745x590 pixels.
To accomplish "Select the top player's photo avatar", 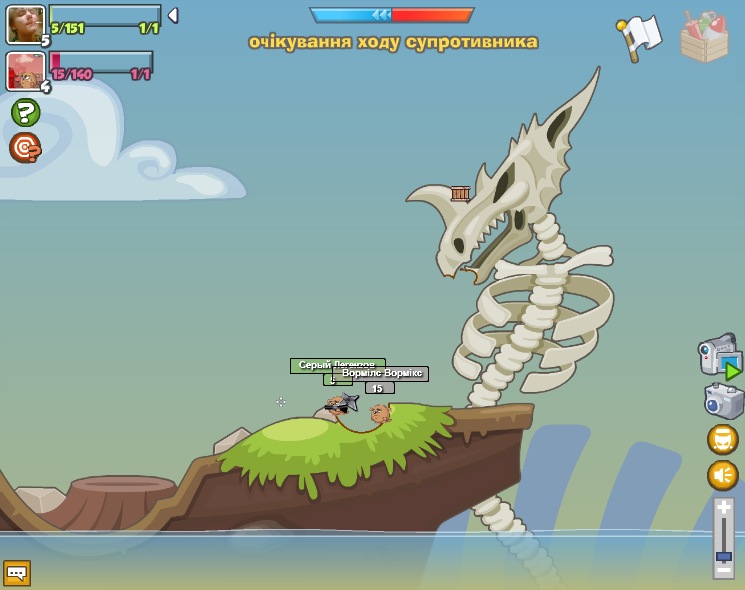I will pos(25,24).
